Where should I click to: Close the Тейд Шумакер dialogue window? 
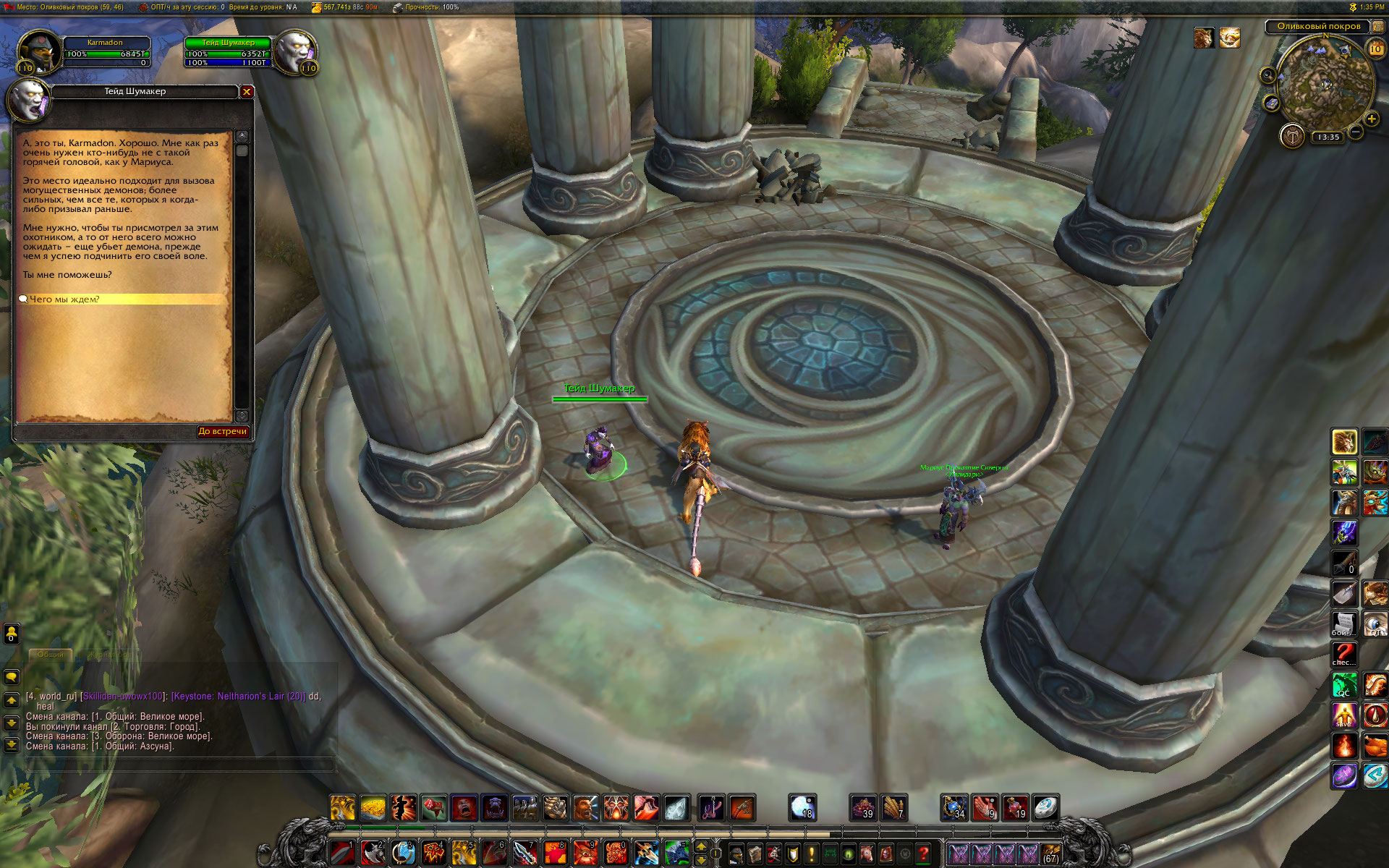[247, 92]
